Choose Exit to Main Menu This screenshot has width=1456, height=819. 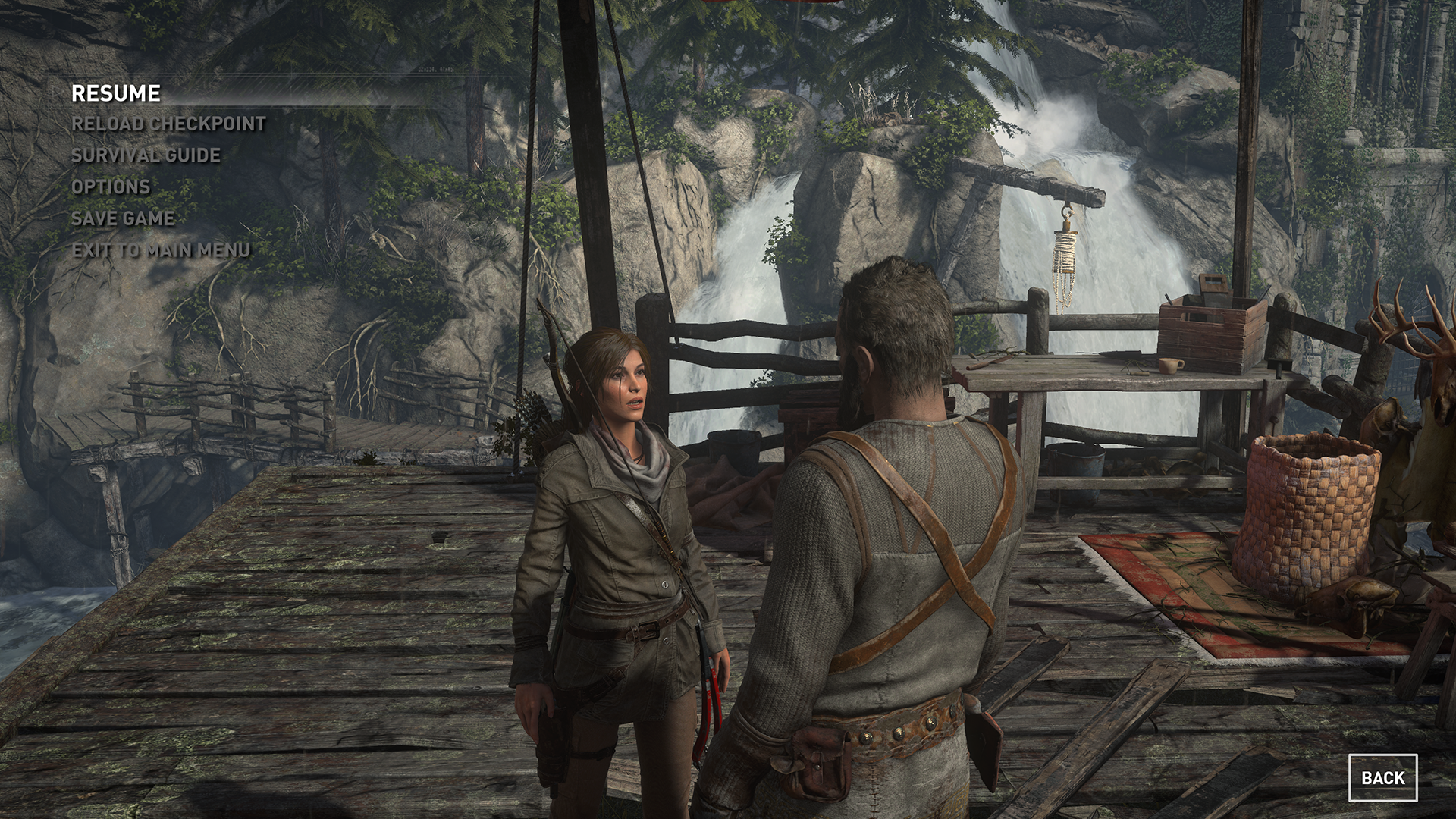[161, 250]
